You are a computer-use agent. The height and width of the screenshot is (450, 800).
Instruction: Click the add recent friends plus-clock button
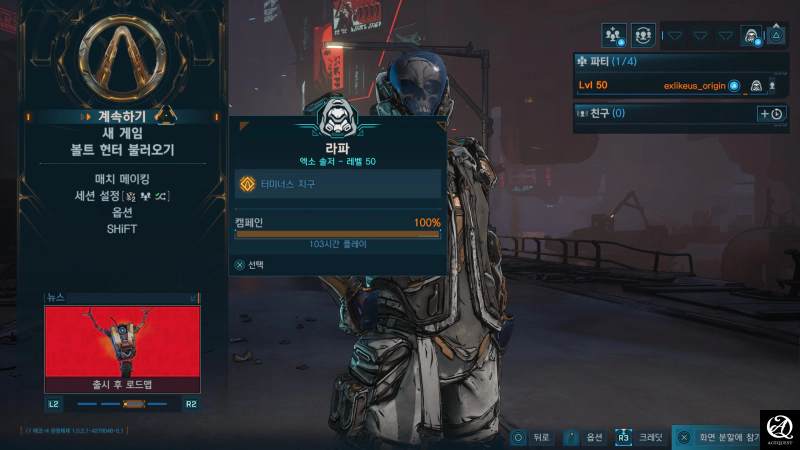(771, 114)
